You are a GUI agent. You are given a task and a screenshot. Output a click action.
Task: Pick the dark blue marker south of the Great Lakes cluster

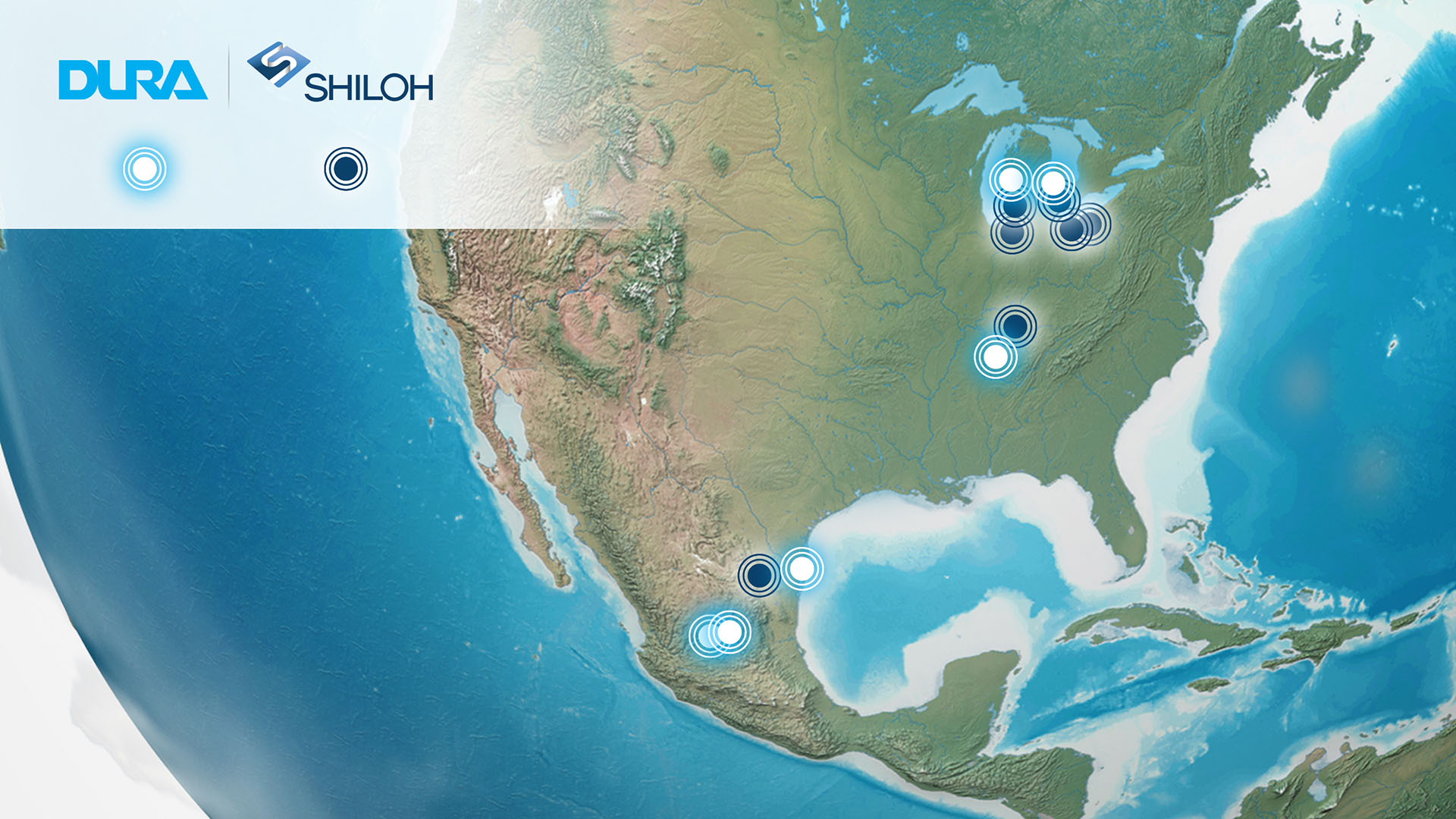click(1015, 326)
